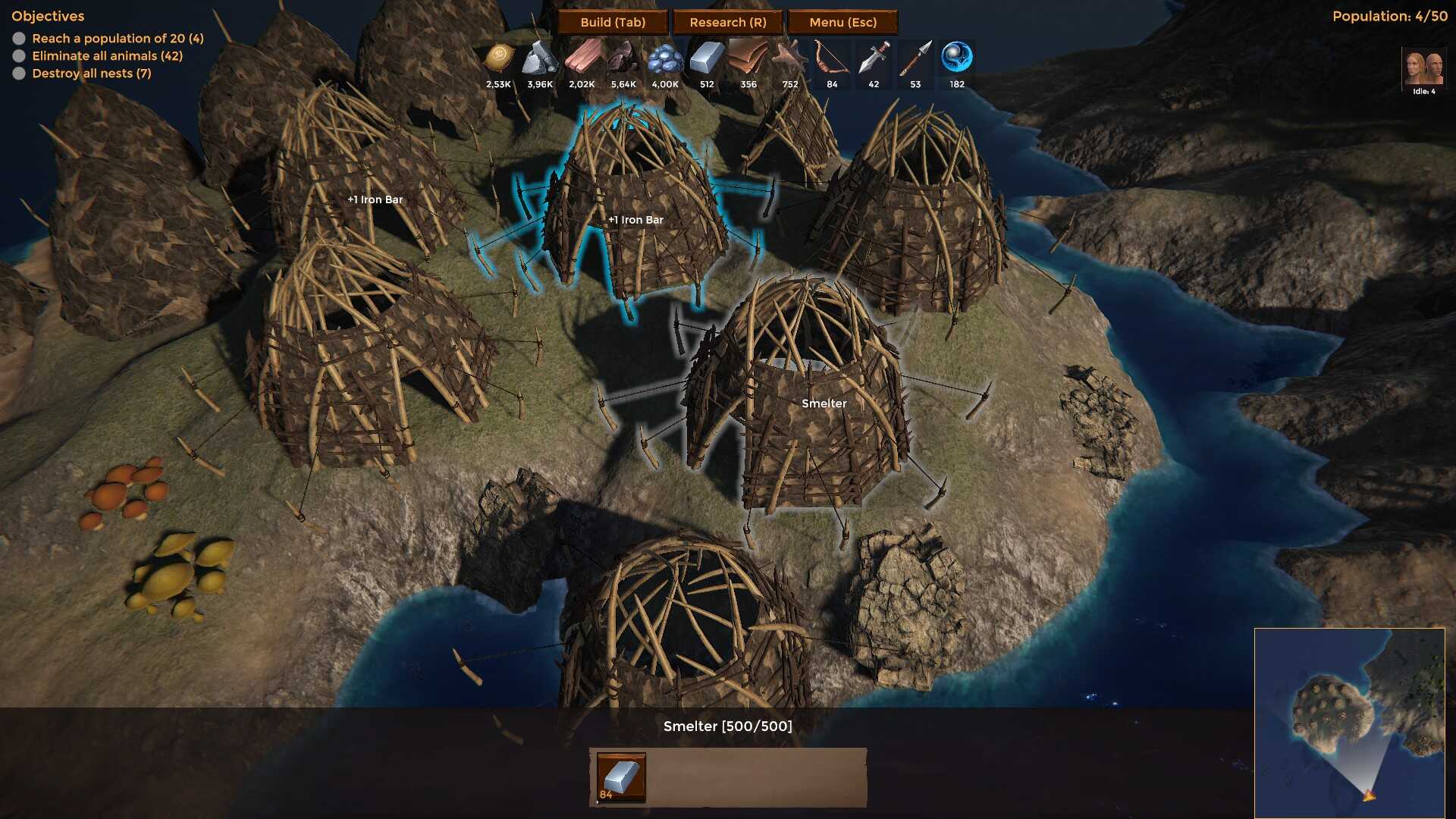
Task: Choose the iron bar production slot
Action: pos(621,777)
